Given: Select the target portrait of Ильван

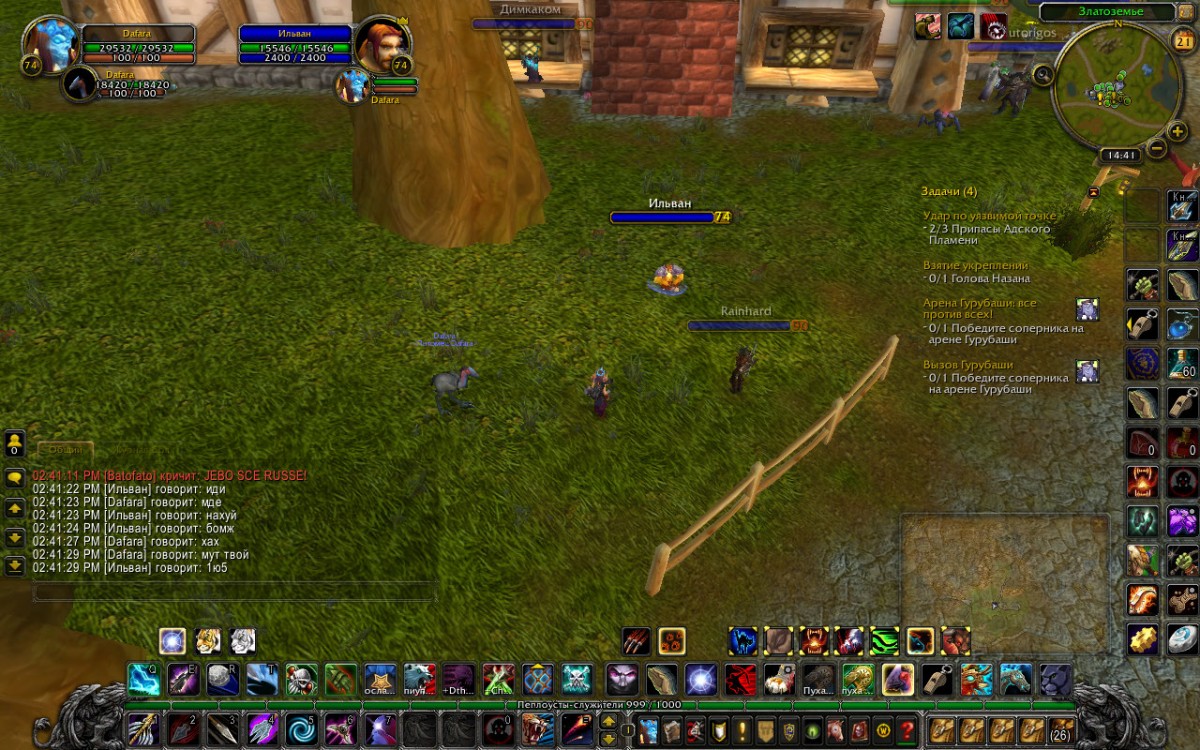Looking at the screenshot, I should tap(382, 44).
